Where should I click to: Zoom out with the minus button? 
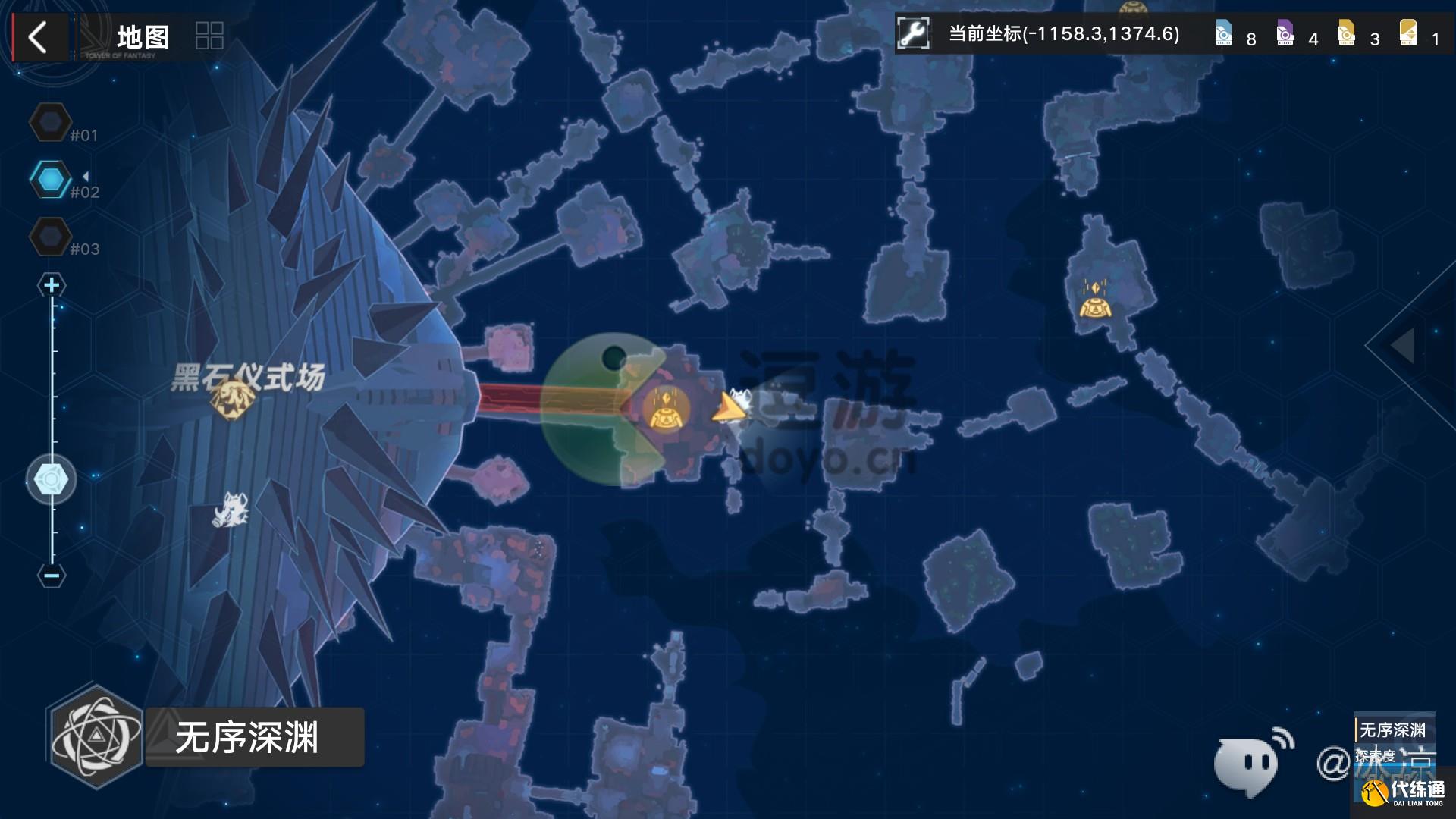point(52,576)
